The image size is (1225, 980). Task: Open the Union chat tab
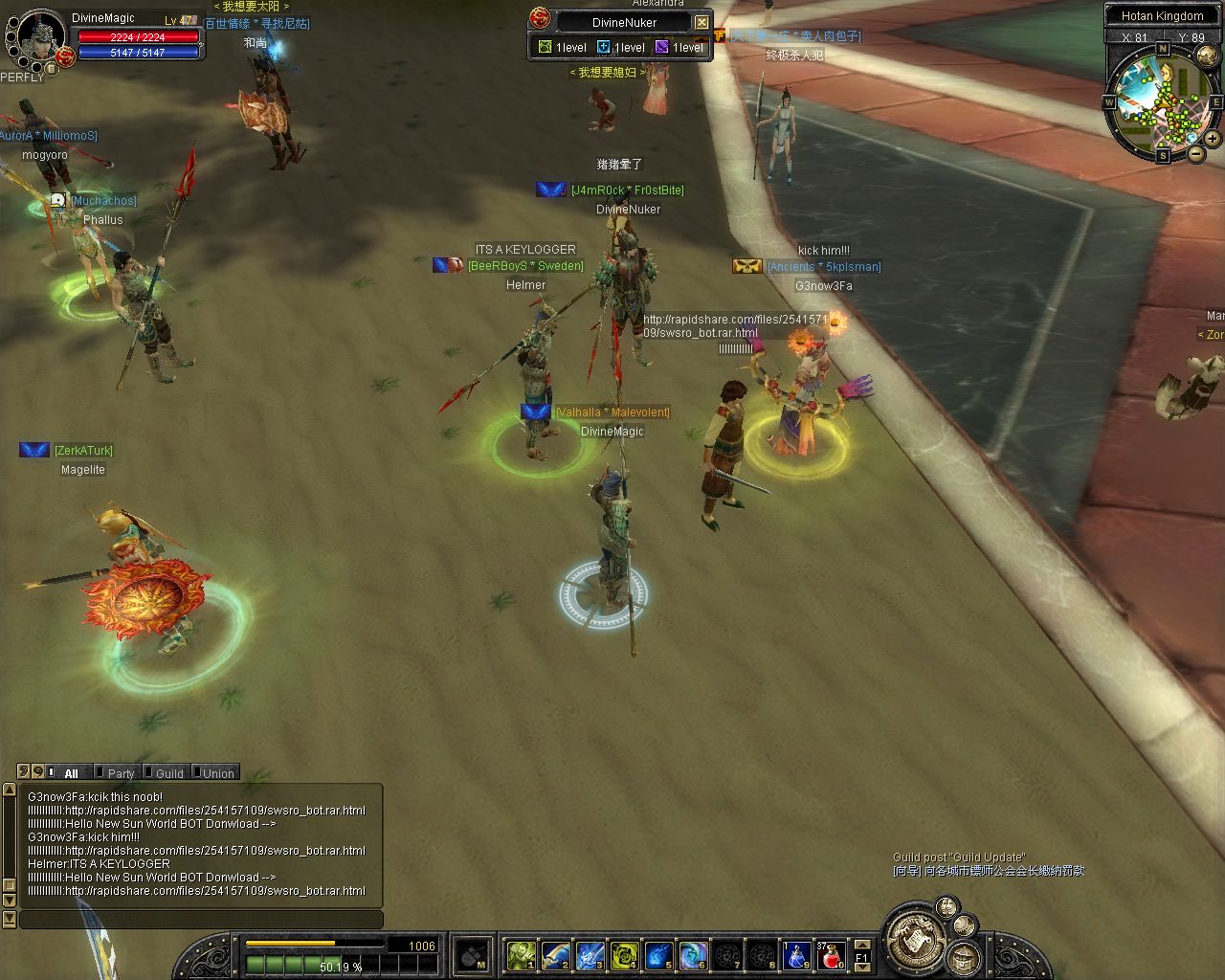click(x=217, y=773)
